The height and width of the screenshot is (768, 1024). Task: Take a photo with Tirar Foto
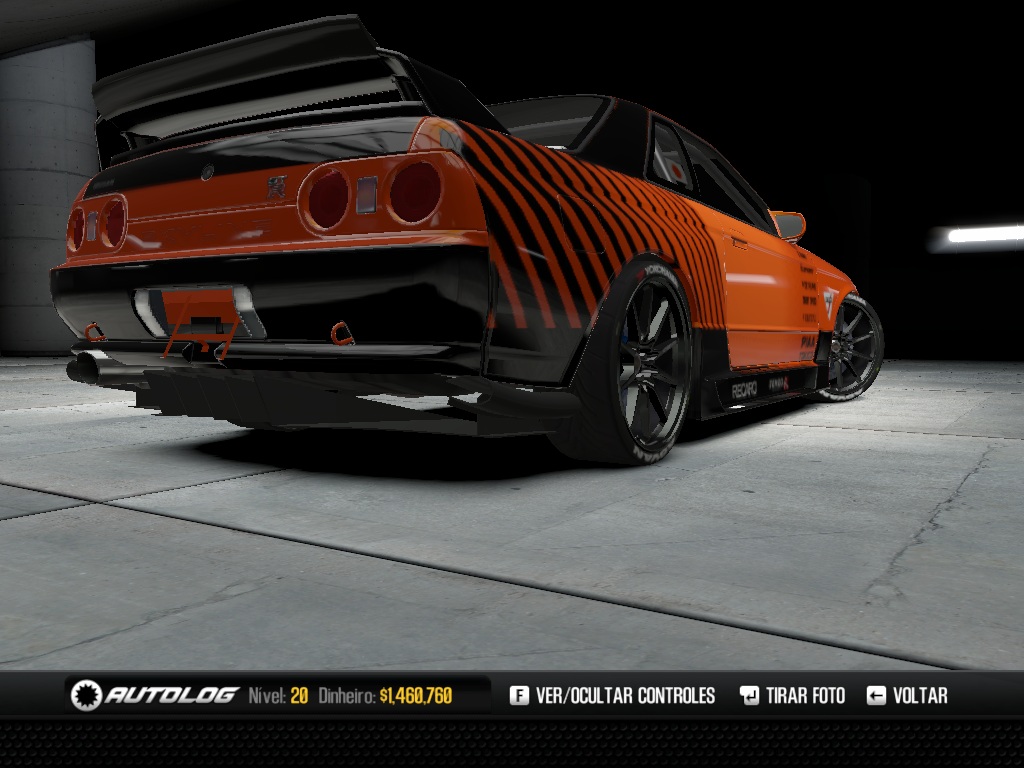point(792,695)
